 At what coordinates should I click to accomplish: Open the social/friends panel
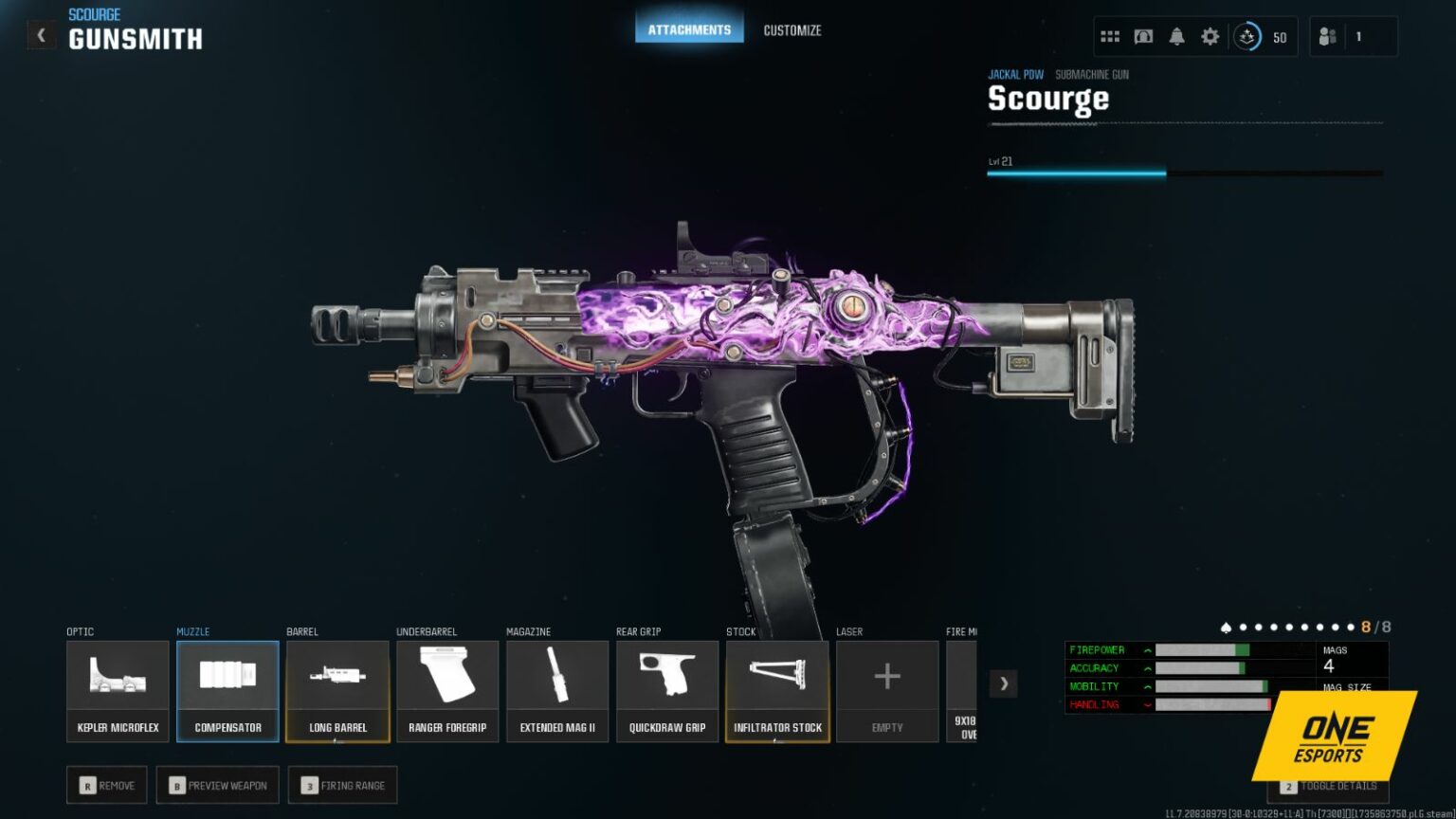pos(1327,35)
